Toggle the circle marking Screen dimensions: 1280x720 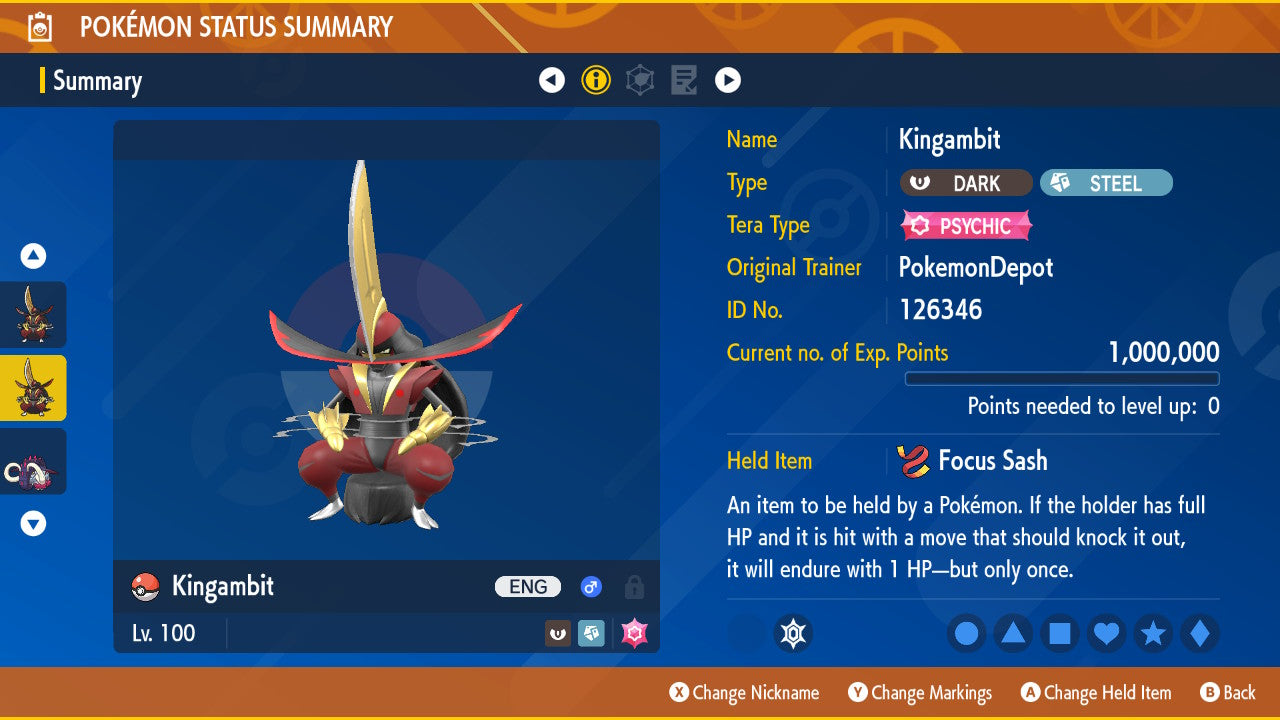[967, 633]
